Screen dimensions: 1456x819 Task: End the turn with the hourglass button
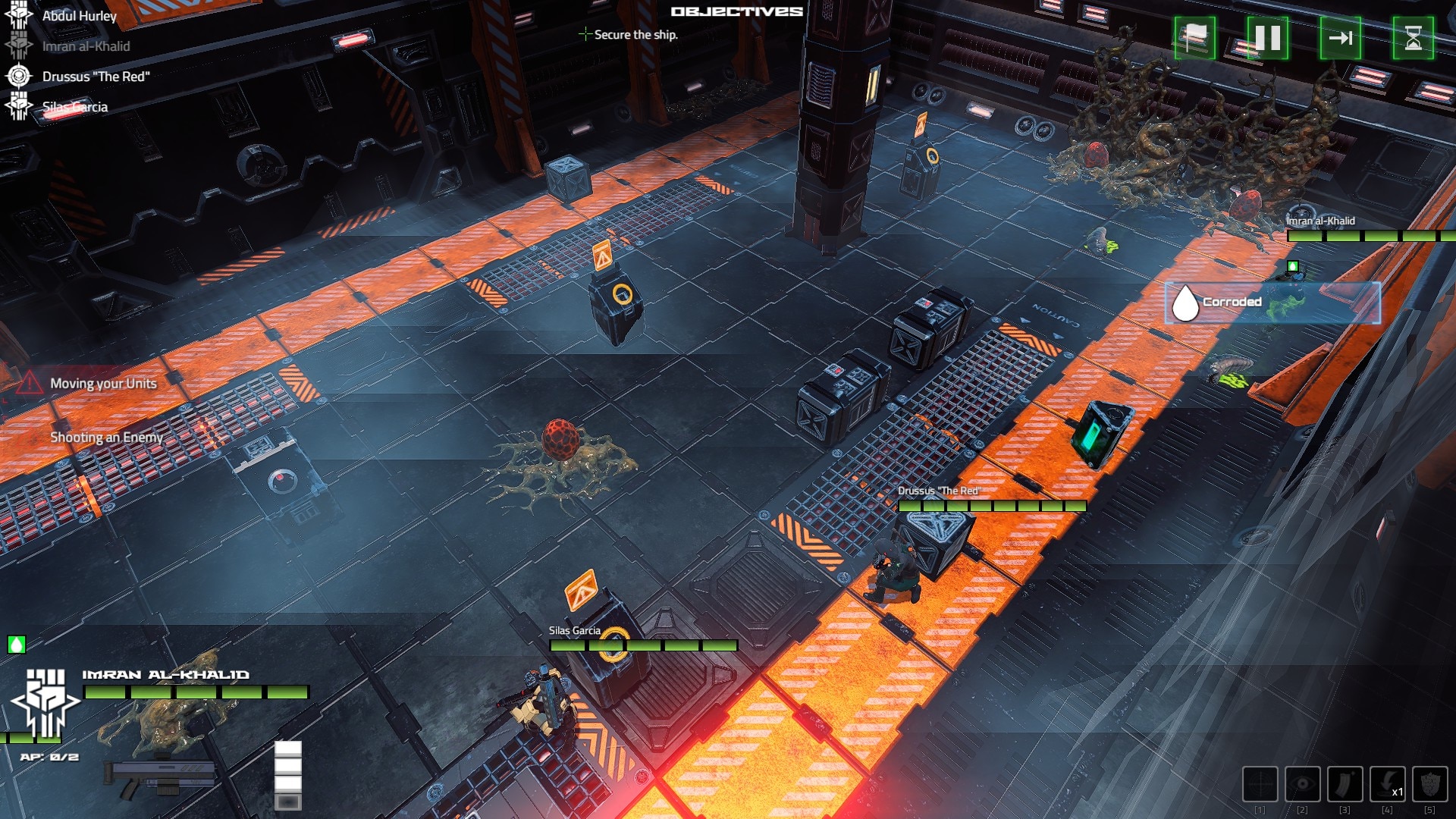tap(1413, 38)
